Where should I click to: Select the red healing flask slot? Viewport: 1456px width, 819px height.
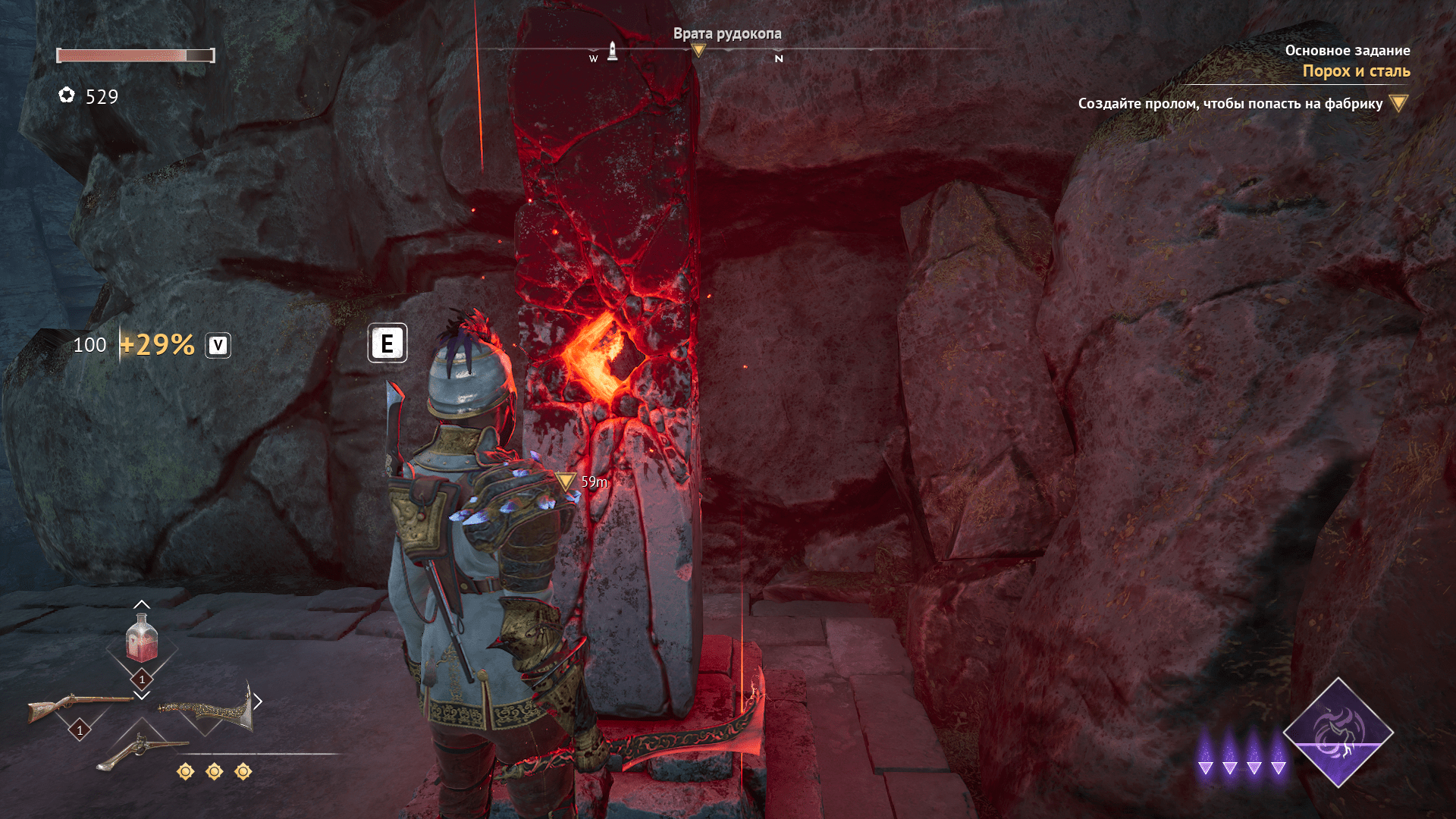point(142,639)
